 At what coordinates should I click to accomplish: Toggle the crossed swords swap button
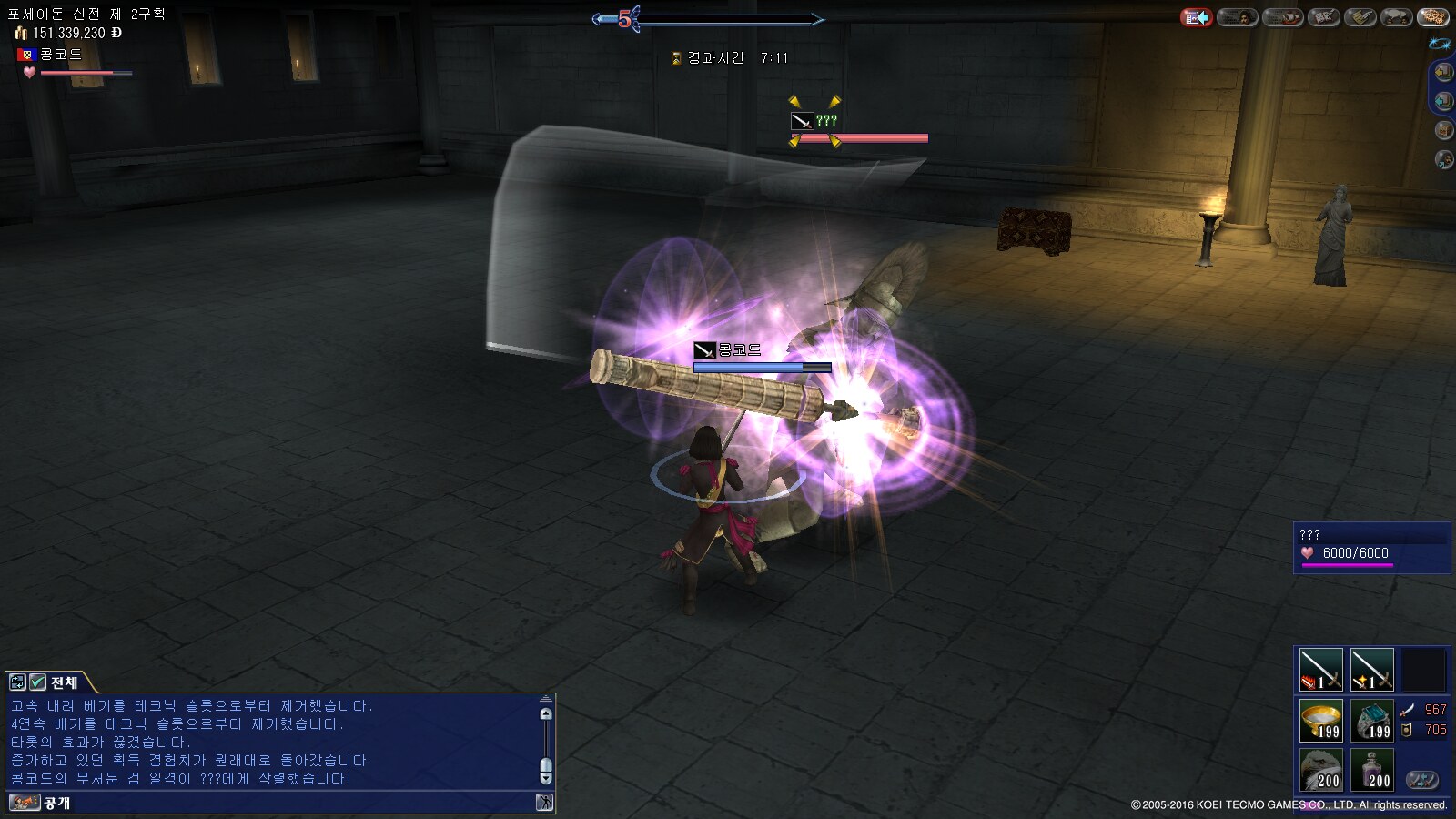click(1421, 780)
